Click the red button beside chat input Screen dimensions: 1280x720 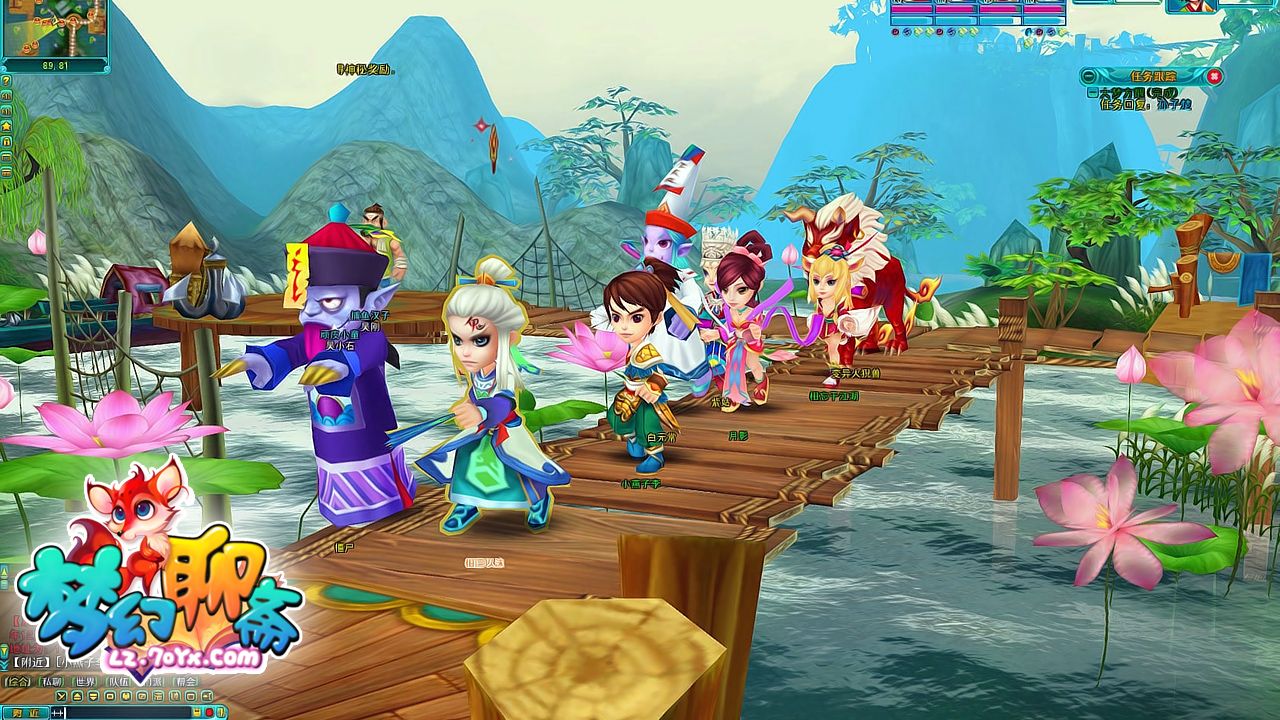[209, 712]
